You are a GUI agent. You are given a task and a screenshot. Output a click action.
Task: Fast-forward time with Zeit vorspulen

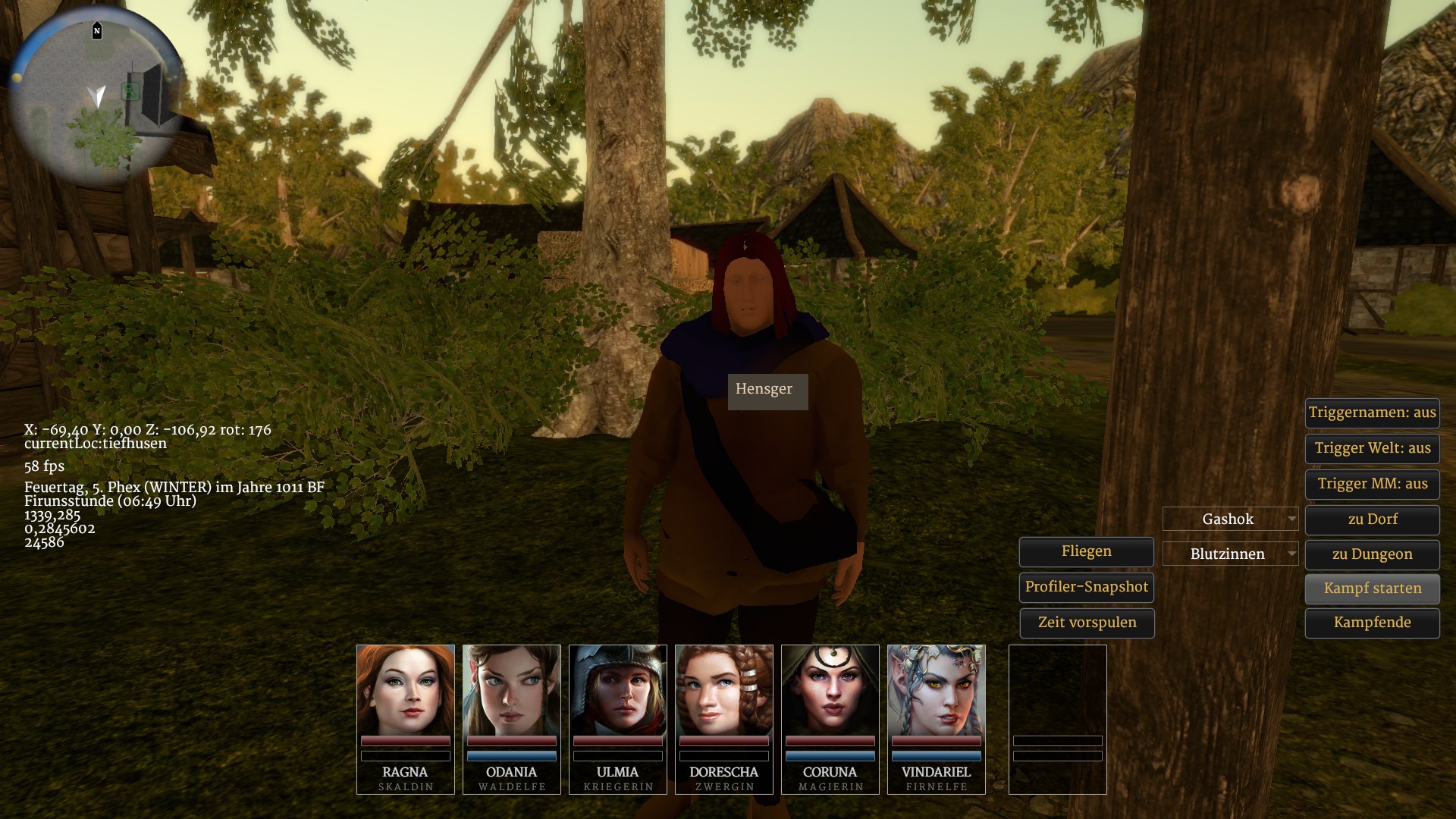pyautogui.click(x=1086, y=623)
